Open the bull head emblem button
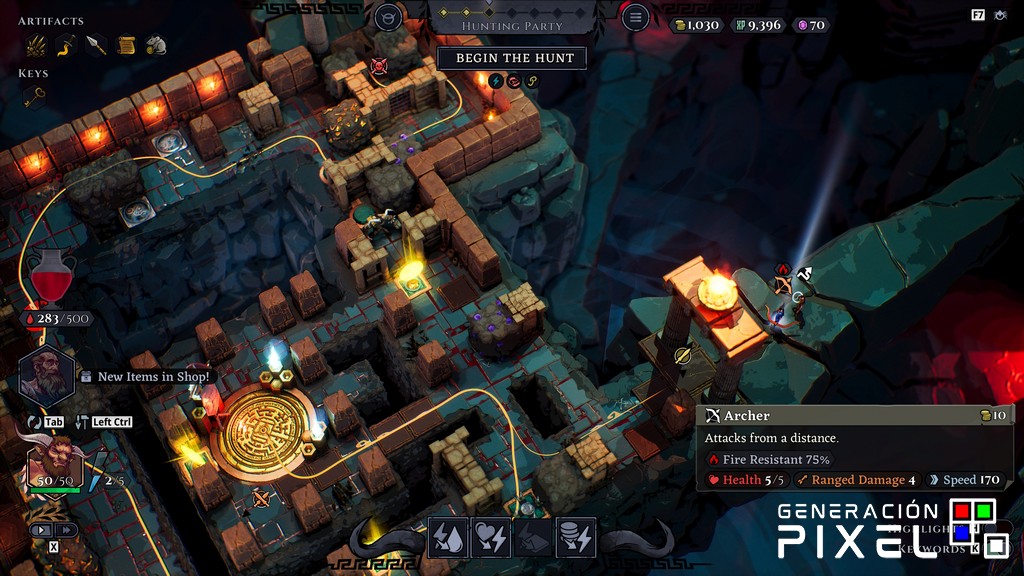 click(x=388, y=17)
